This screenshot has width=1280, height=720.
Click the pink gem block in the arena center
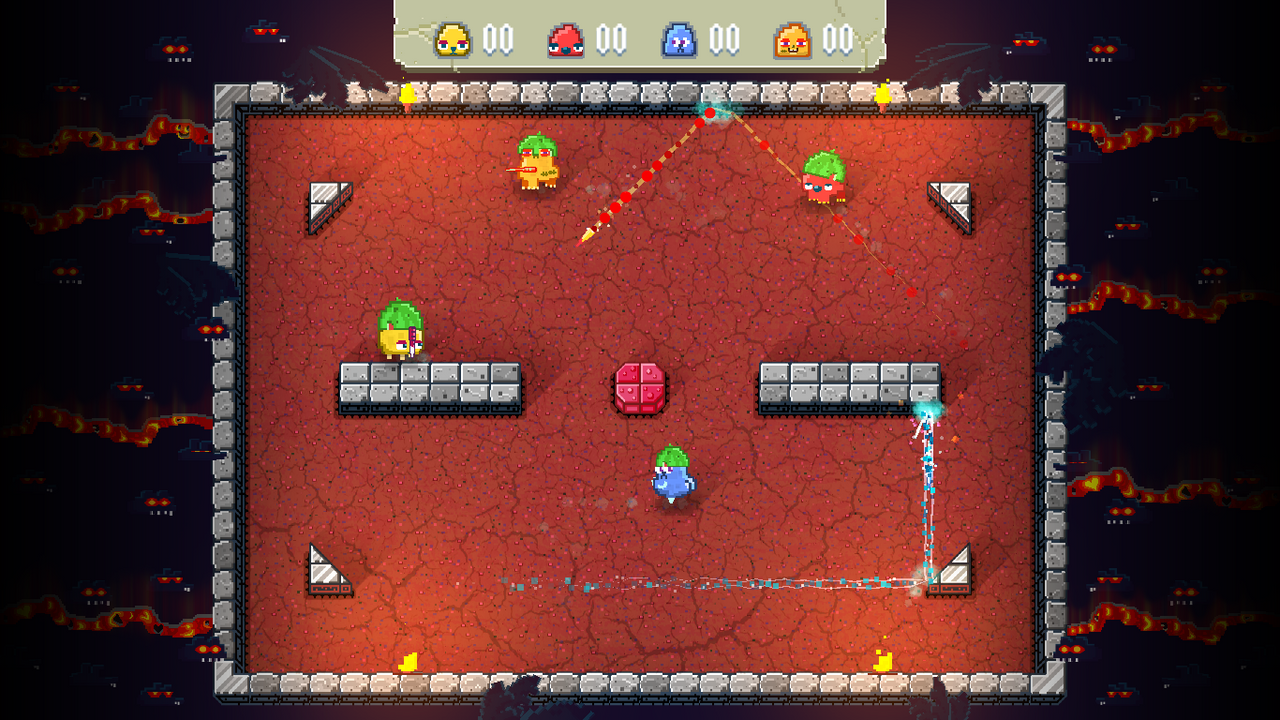641,390
